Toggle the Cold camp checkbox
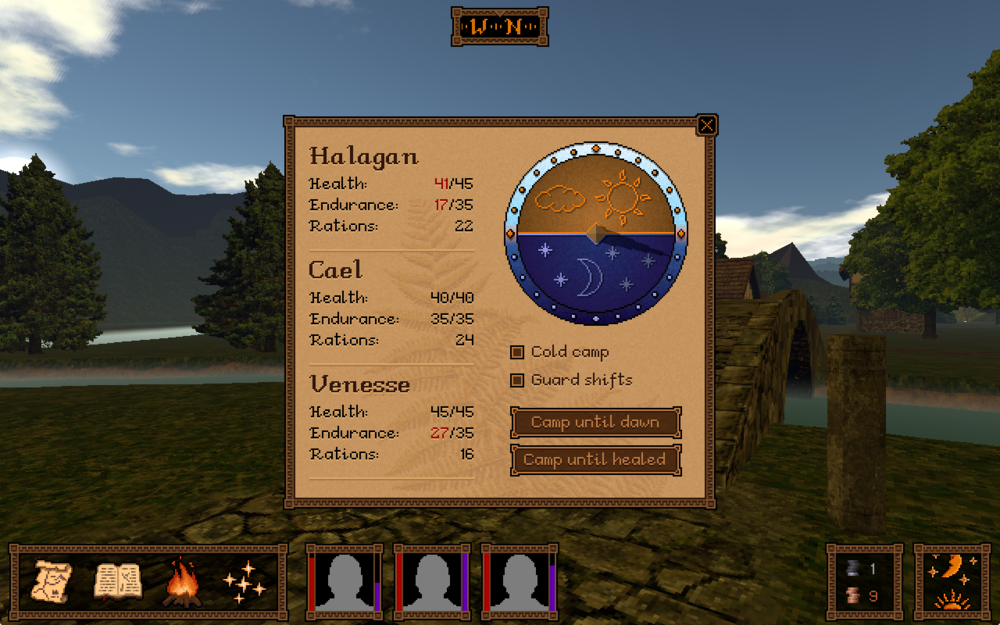The image size is (1000, 625). [x=517, y=352]
